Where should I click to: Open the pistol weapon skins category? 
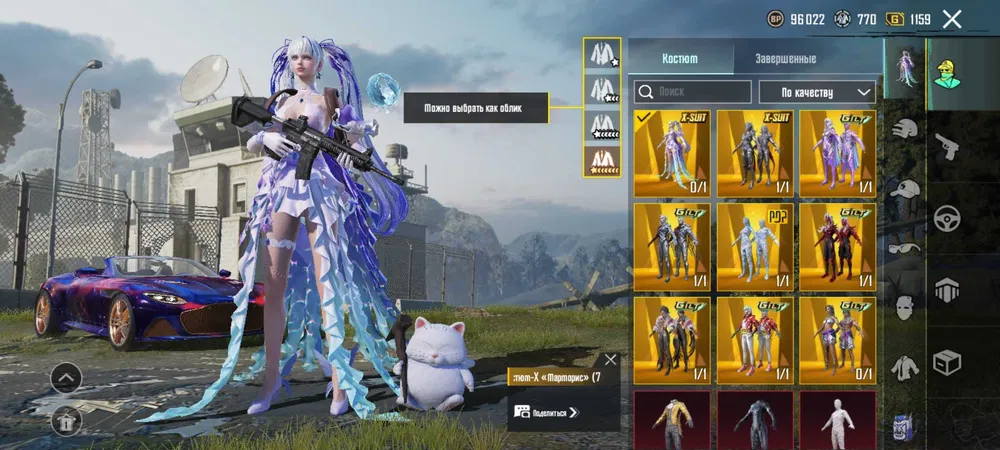click(x=947, y=147)
